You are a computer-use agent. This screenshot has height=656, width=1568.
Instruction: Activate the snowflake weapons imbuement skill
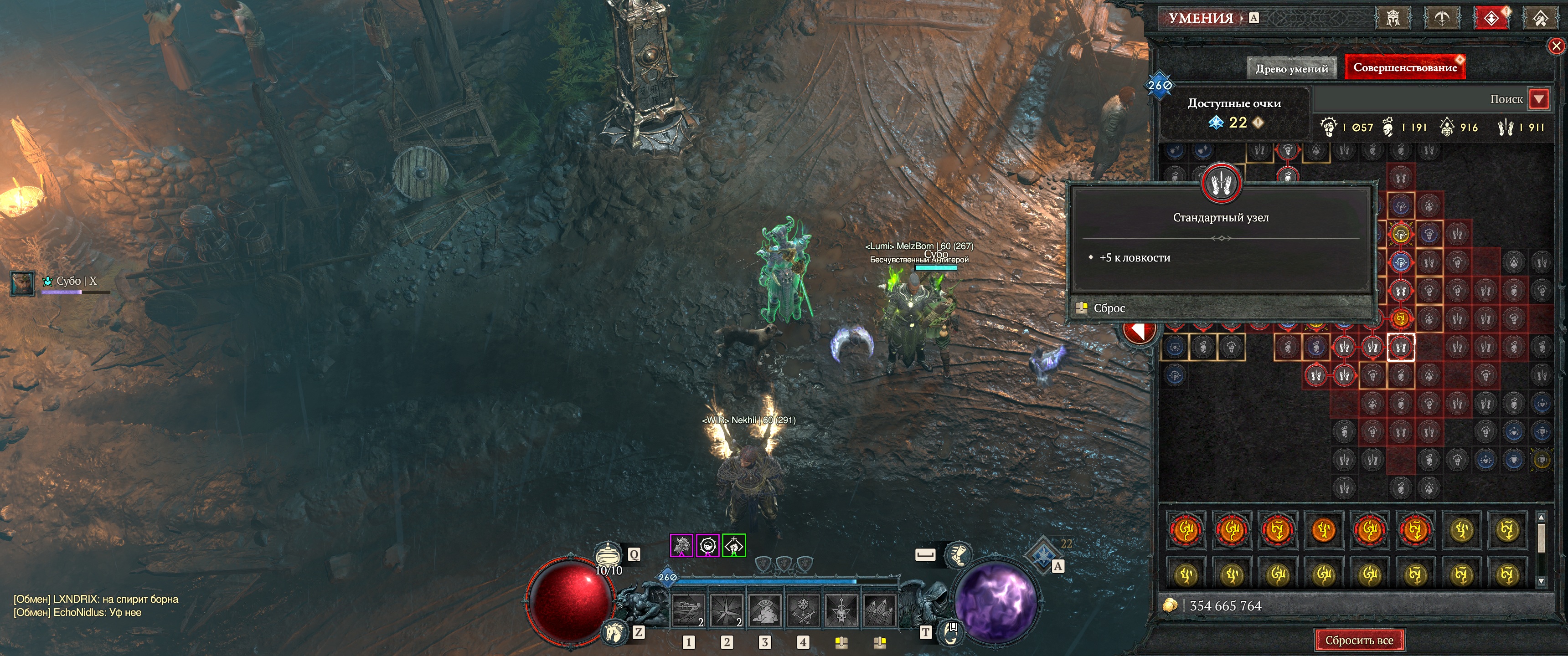[804, 610]
